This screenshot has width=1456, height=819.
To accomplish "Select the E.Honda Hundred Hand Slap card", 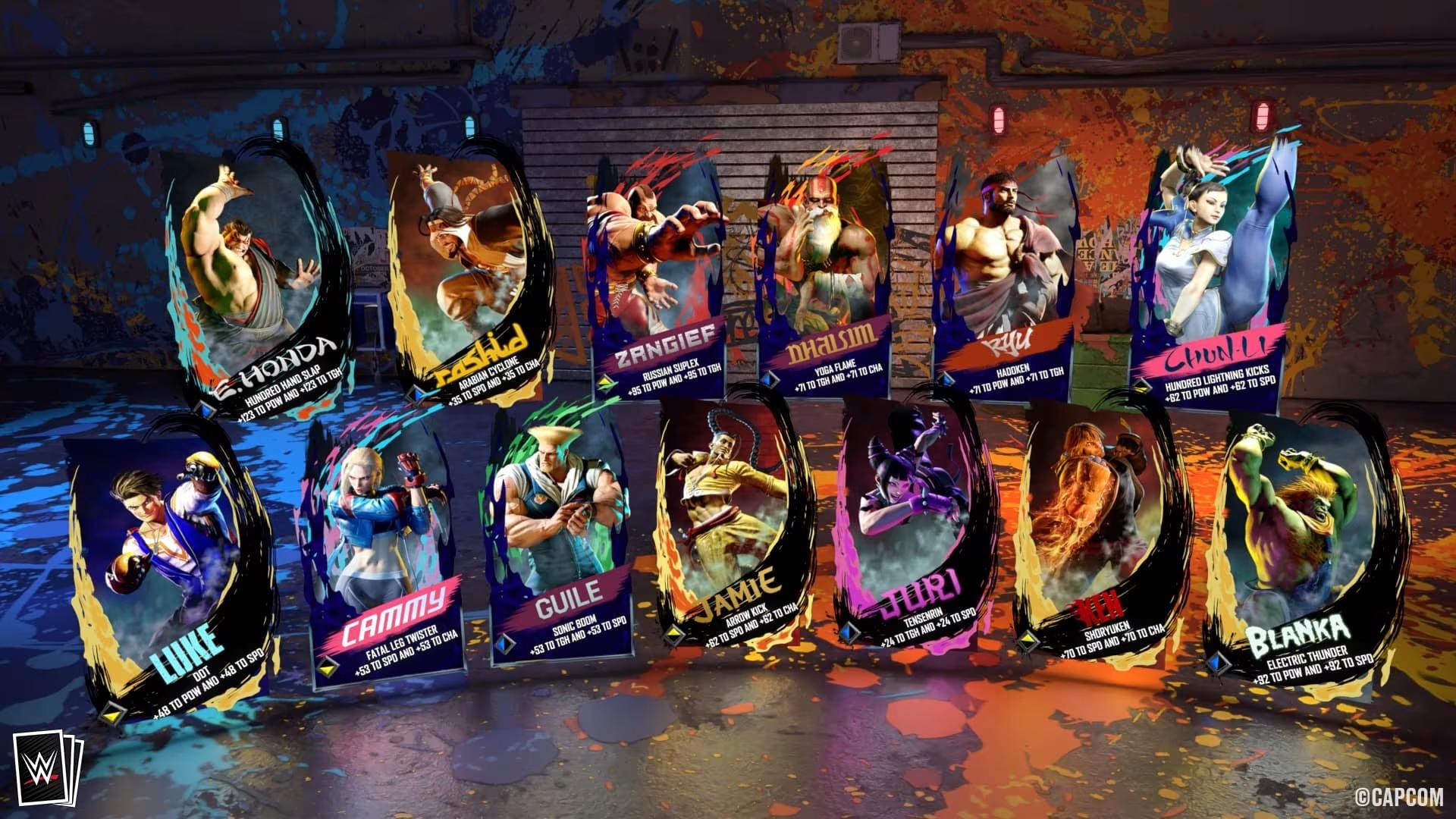I will pos(250,273).
